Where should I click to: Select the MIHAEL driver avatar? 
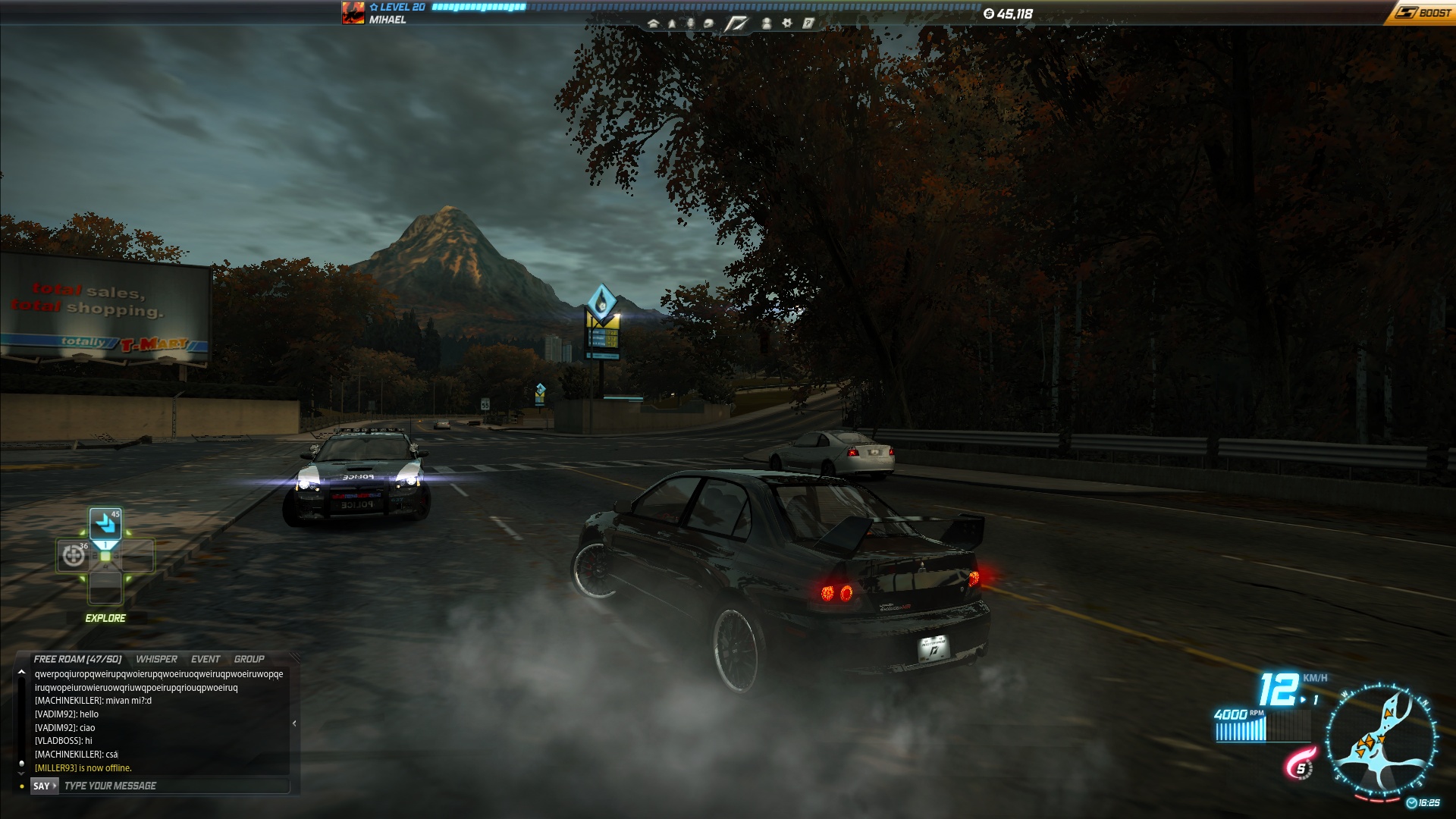pos(353,13)
